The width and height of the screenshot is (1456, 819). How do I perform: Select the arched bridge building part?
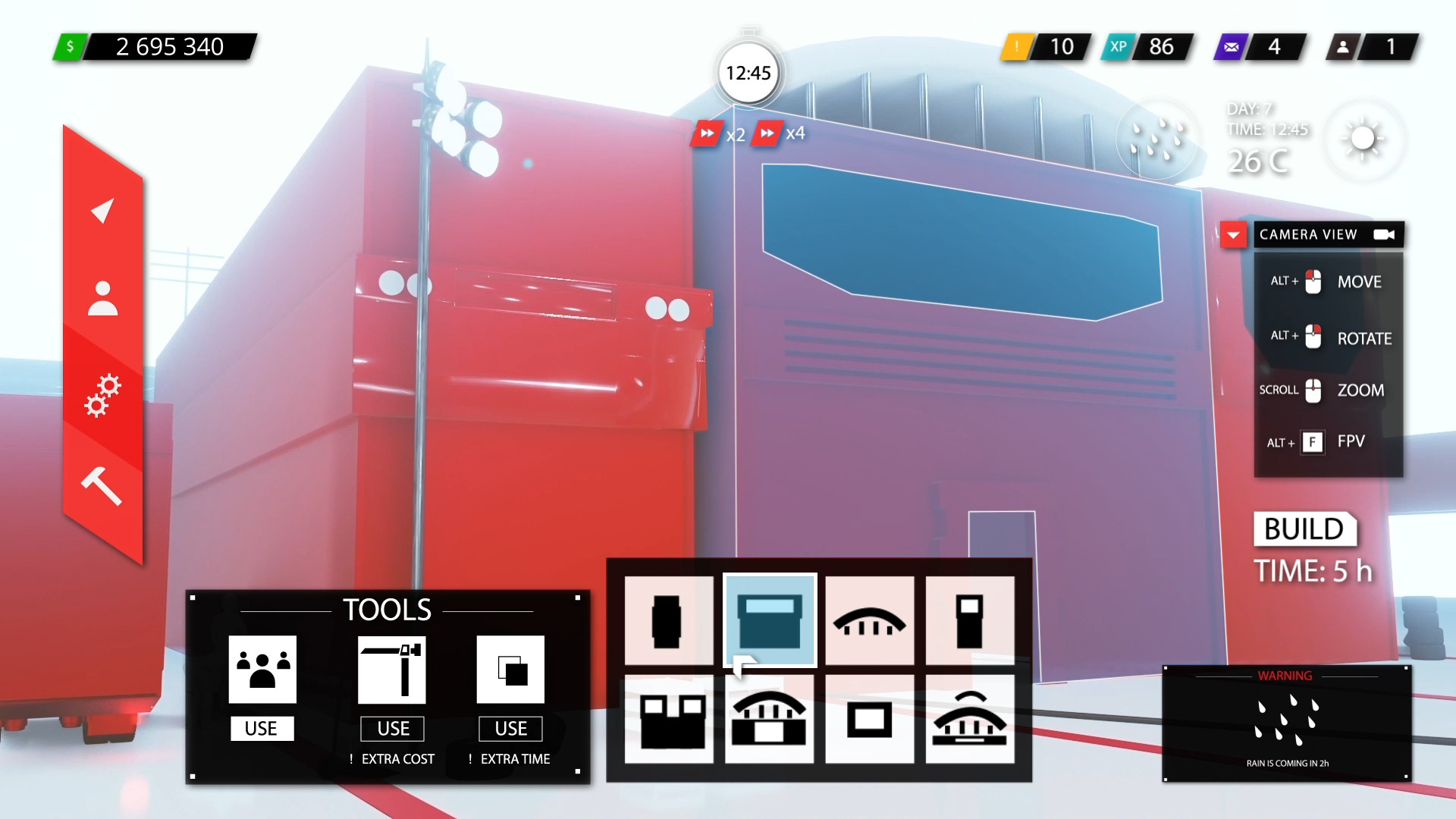870,620
